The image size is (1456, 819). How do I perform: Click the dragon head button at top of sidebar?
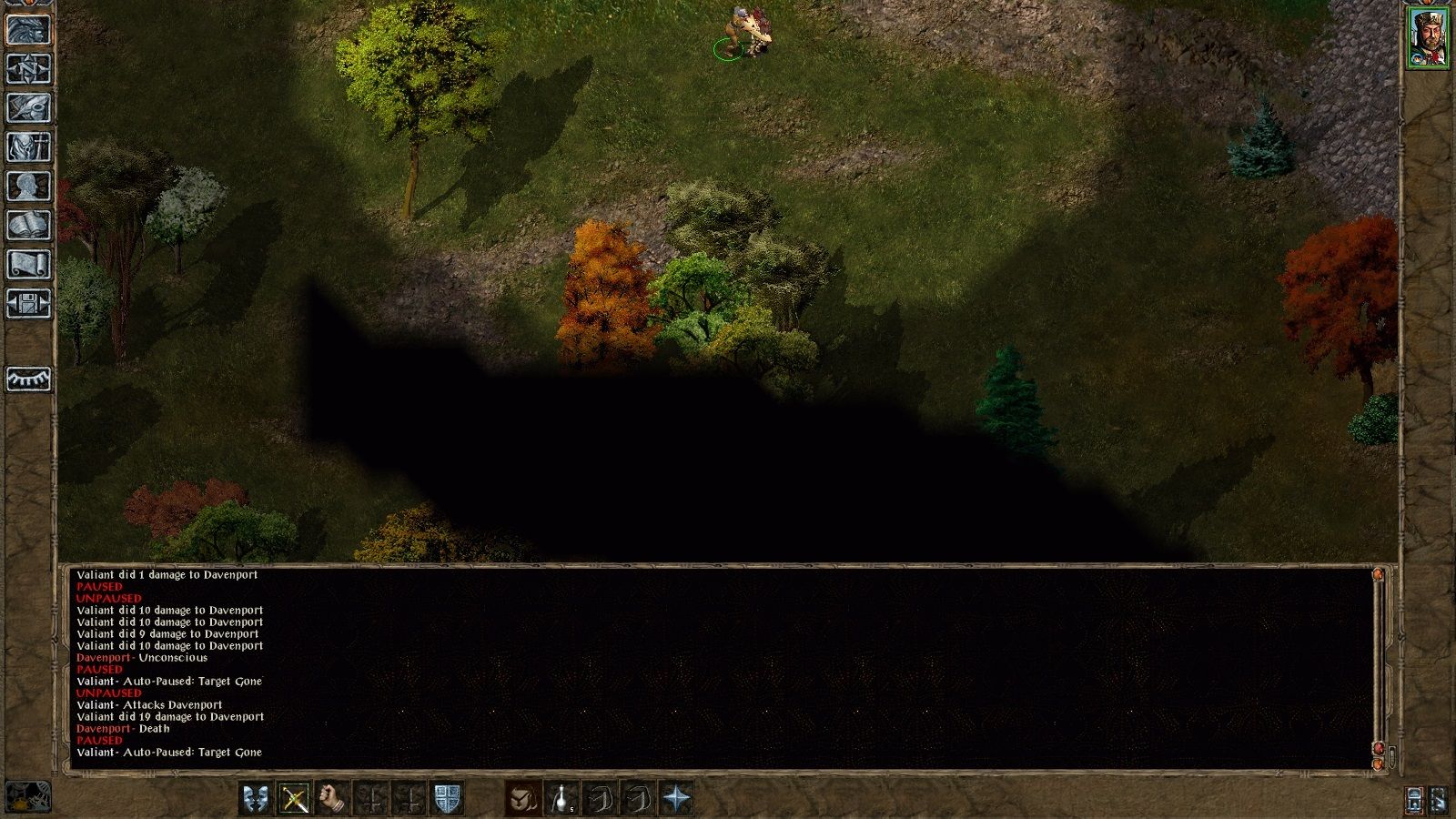[x=28, y=29]
